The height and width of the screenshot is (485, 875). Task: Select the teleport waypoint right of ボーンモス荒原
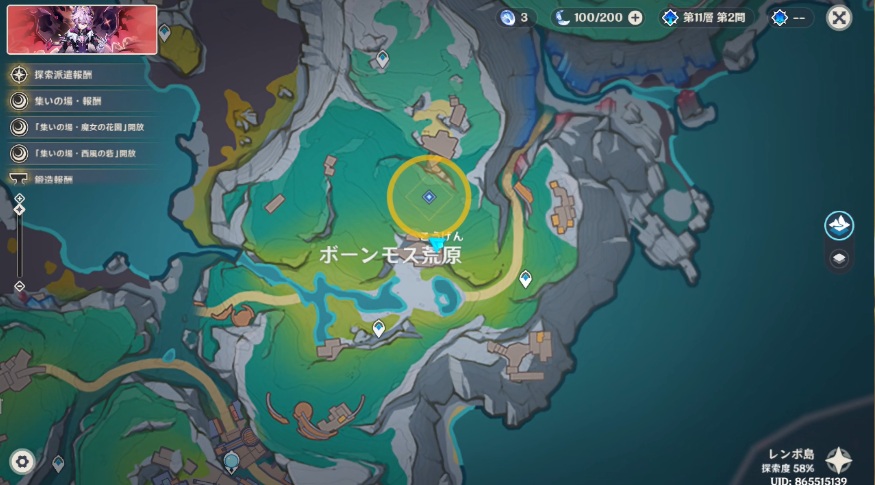526,280
